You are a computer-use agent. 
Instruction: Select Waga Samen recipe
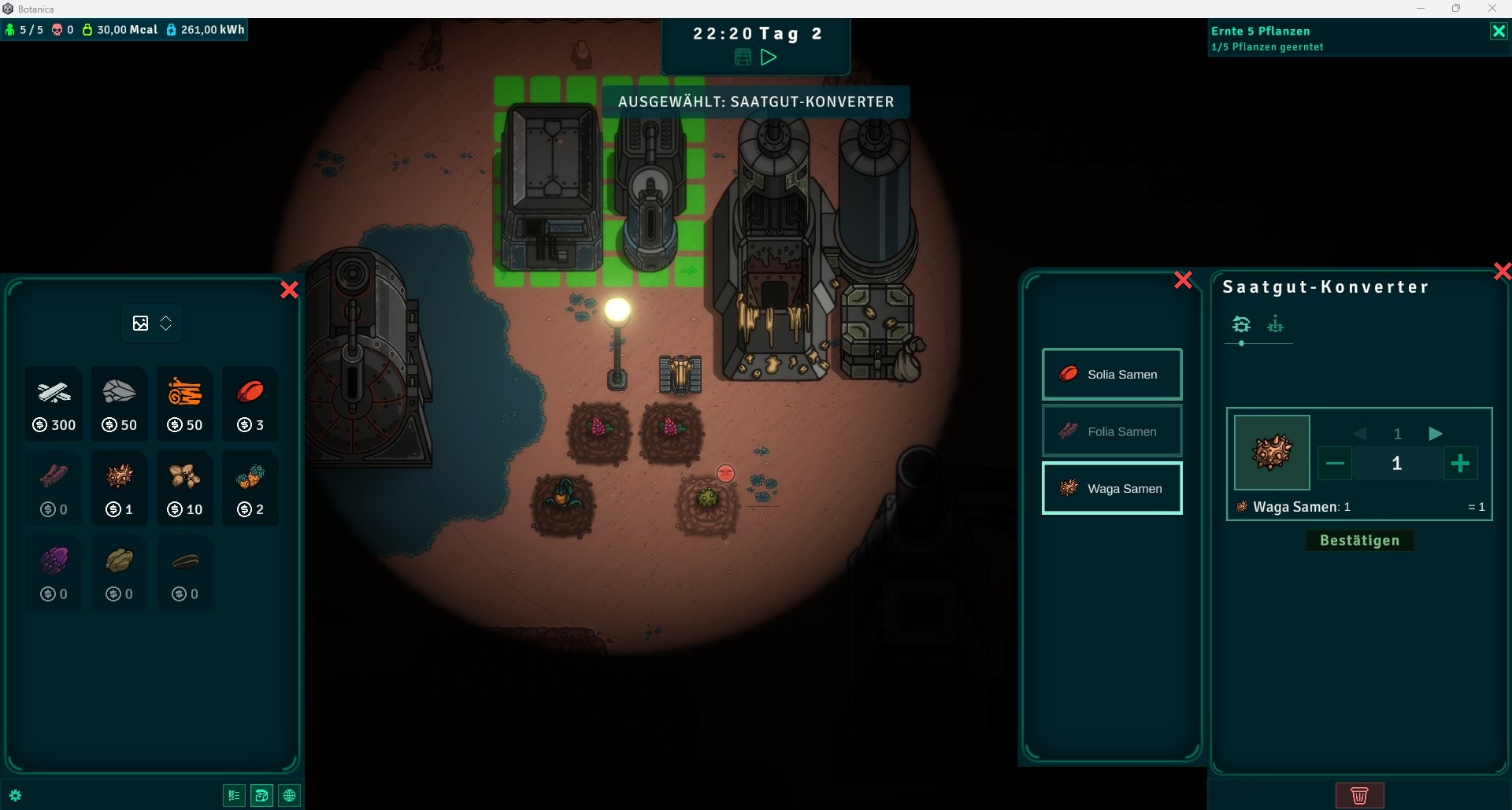[x=1112, y=489]
